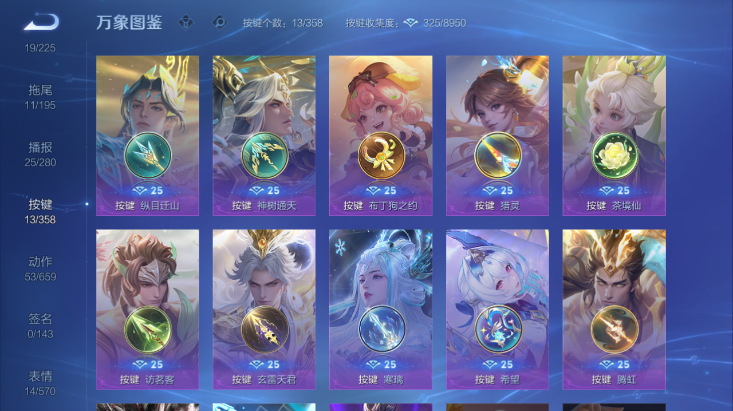Switch to the 表情 category tab
This screenshot has height=411, width=733.
(40, 382)
